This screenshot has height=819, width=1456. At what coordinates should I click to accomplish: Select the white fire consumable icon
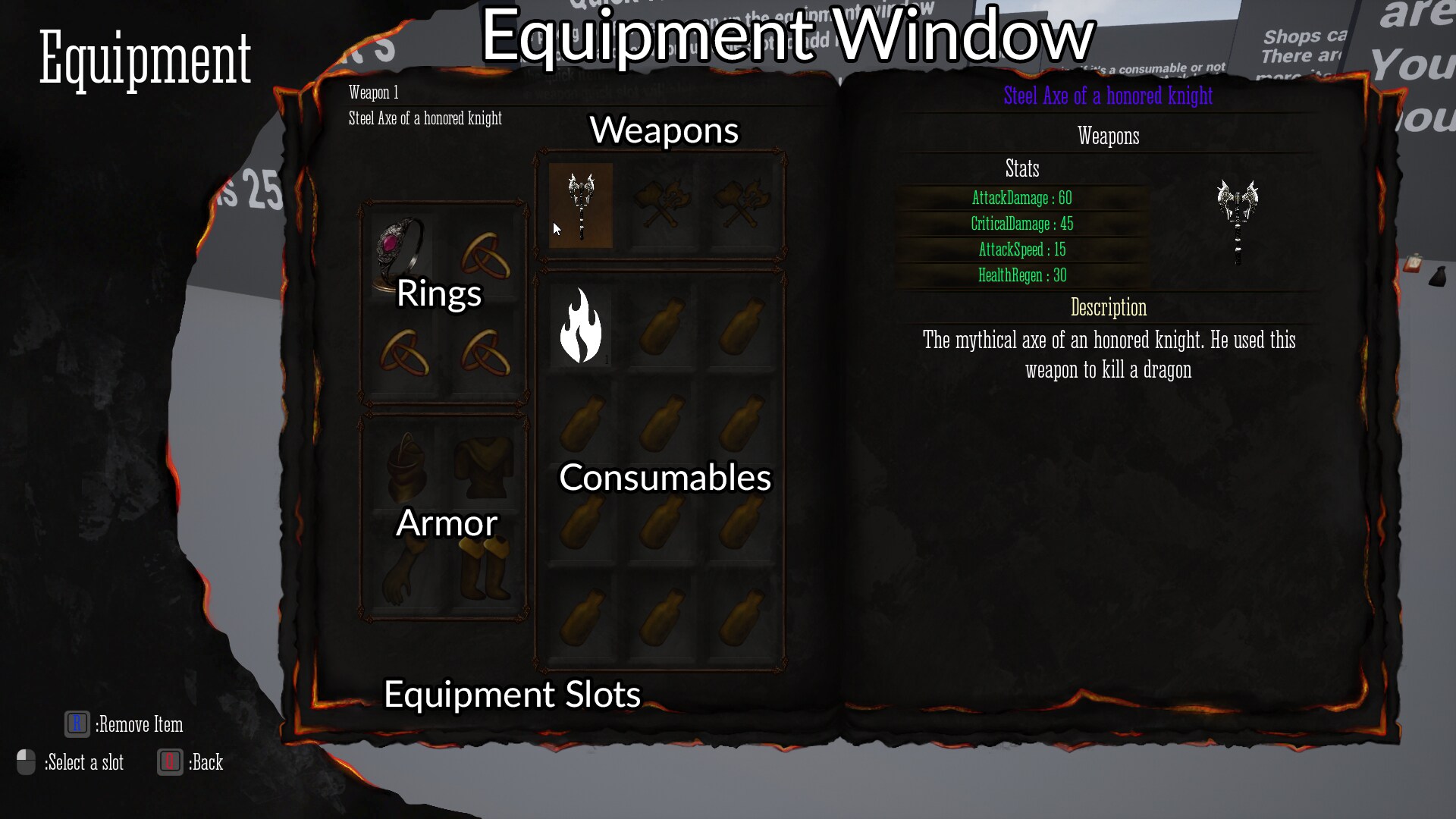[x=581, y=326]
